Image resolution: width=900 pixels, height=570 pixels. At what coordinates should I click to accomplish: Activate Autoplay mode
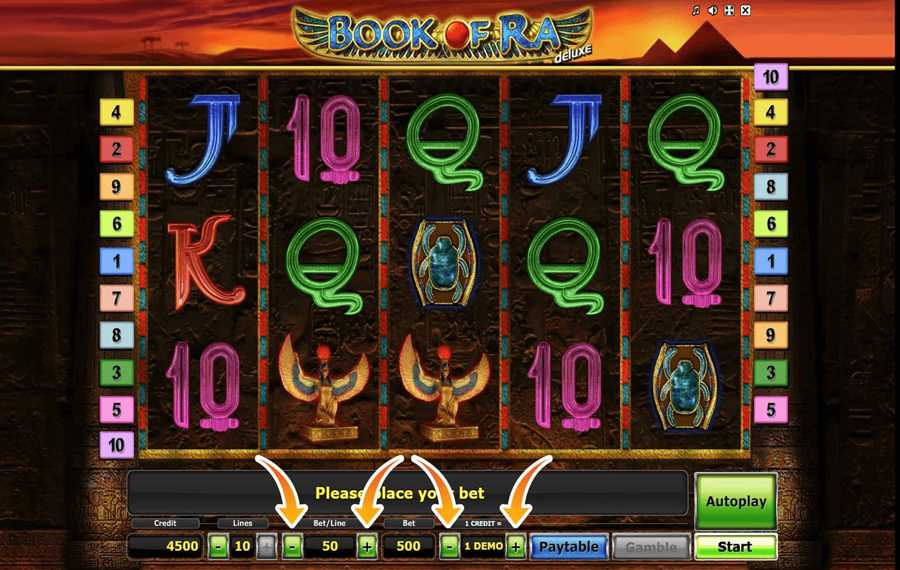click(x=735, y=501)
